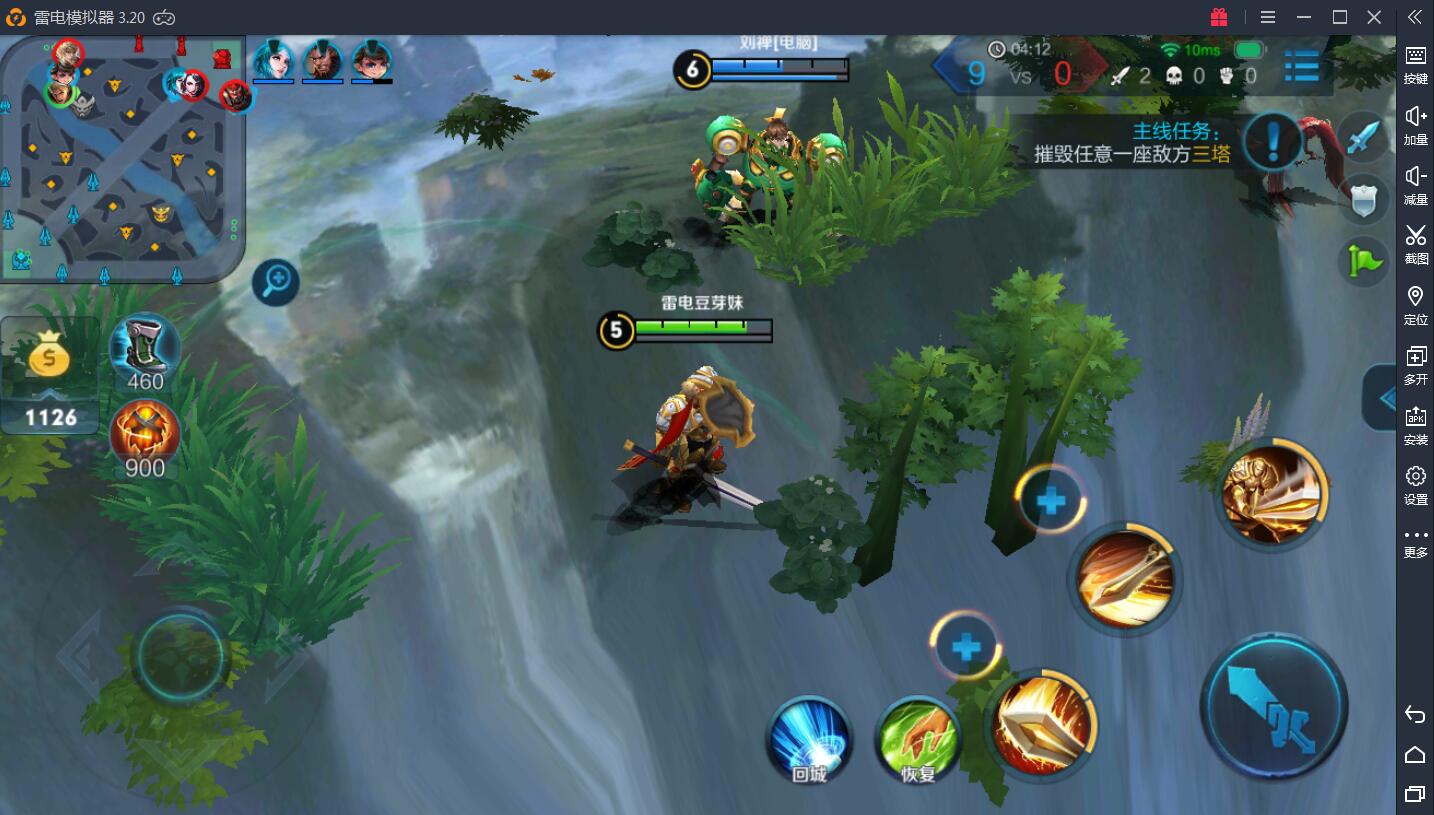Upgrade the first skill with plus button

[x=965, y=648]
